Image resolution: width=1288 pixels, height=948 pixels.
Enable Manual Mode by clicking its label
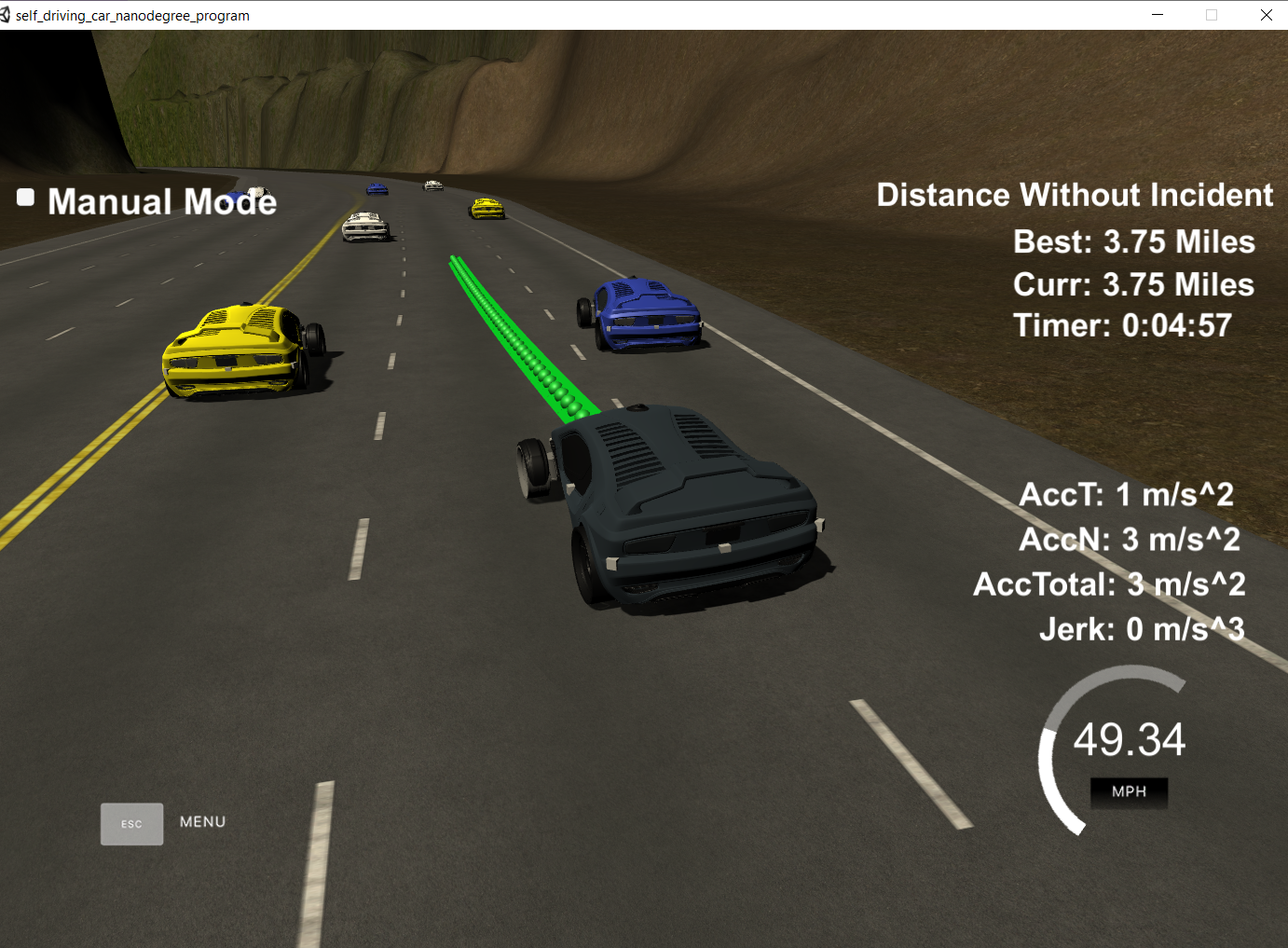[x=161, y=201]
